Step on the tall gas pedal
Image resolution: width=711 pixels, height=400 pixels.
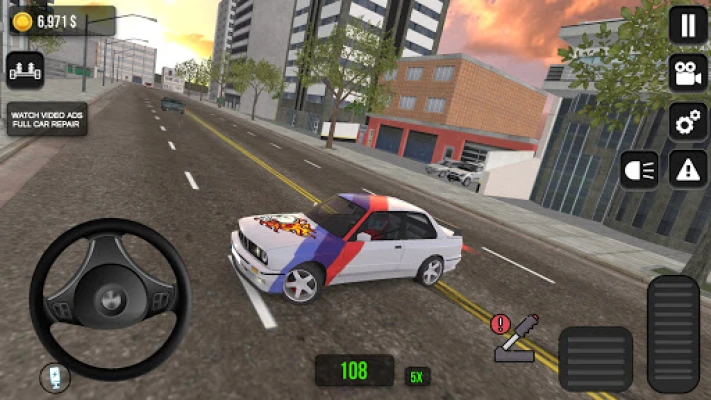[673, 333]
